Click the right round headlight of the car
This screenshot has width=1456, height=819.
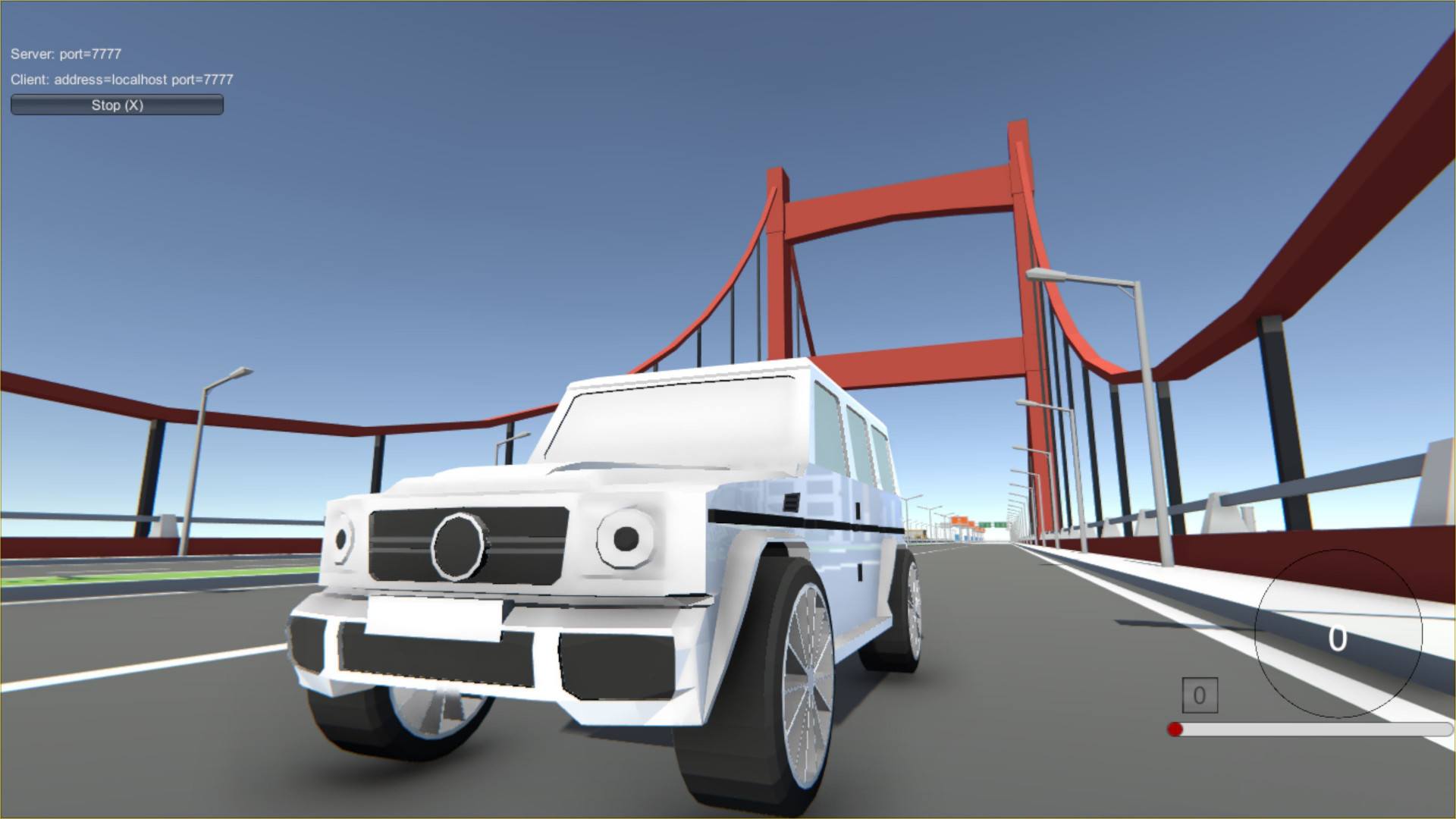coord(626,538)
